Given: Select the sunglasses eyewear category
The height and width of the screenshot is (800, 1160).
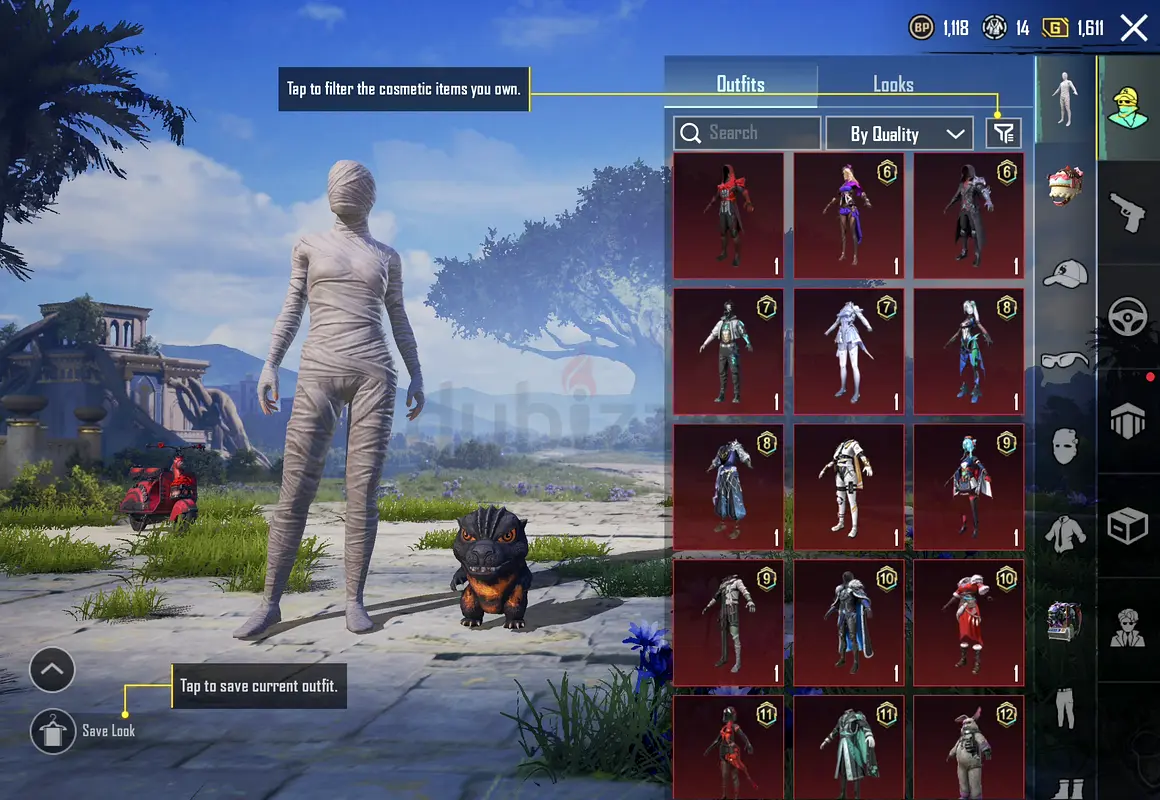Looking at the screenshot, I should coord(1065,361).
